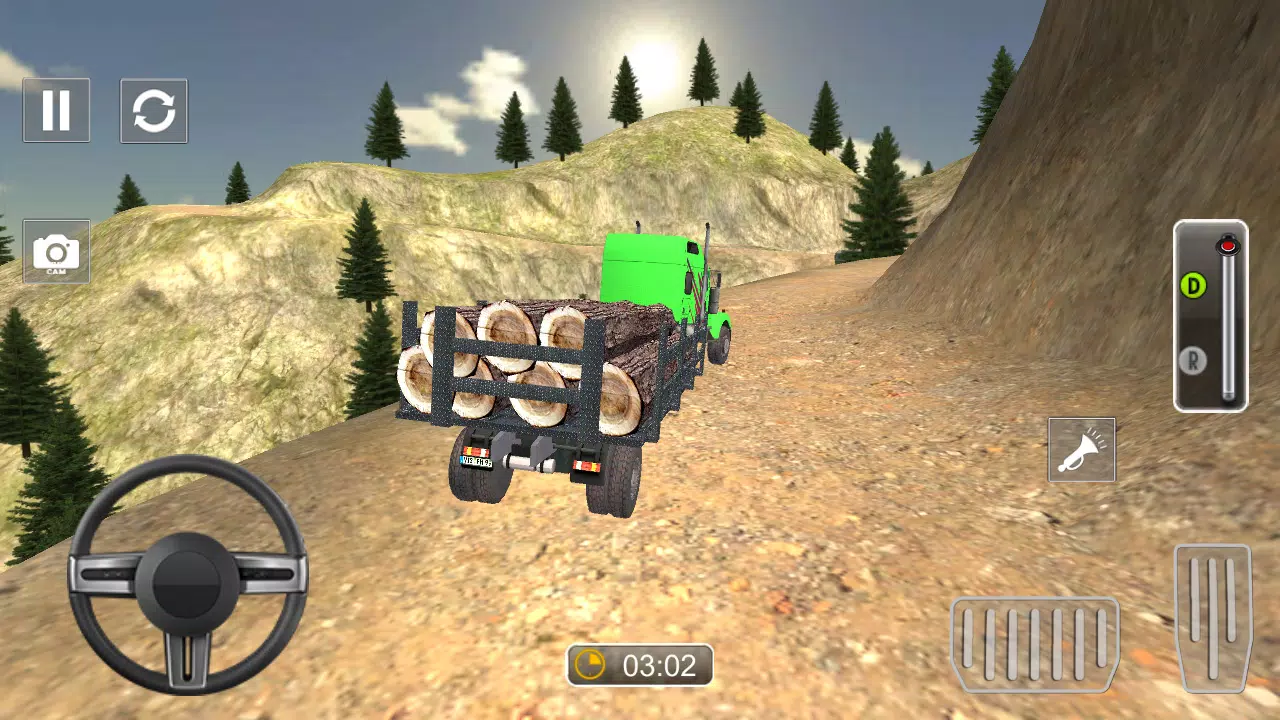Open the camera view switcher
The width and height of the screenshot is (1280, 720).
pos(56,247)
